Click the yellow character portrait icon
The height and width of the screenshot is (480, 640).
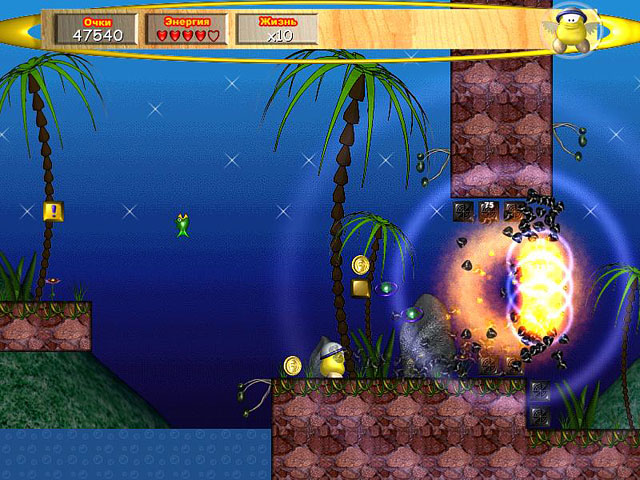(572, 29)
